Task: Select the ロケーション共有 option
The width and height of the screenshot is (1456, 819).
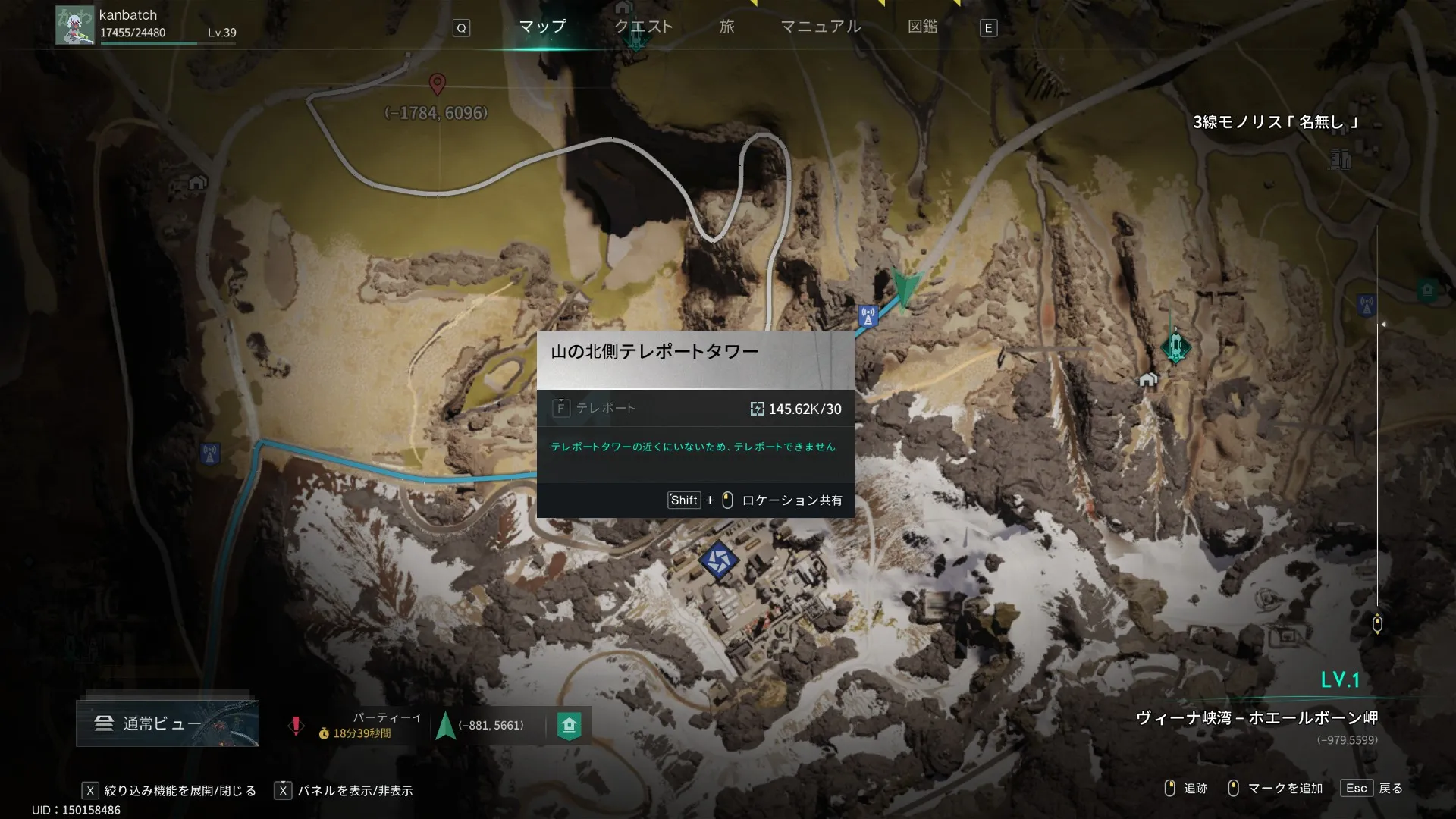Action: point(791,500)
